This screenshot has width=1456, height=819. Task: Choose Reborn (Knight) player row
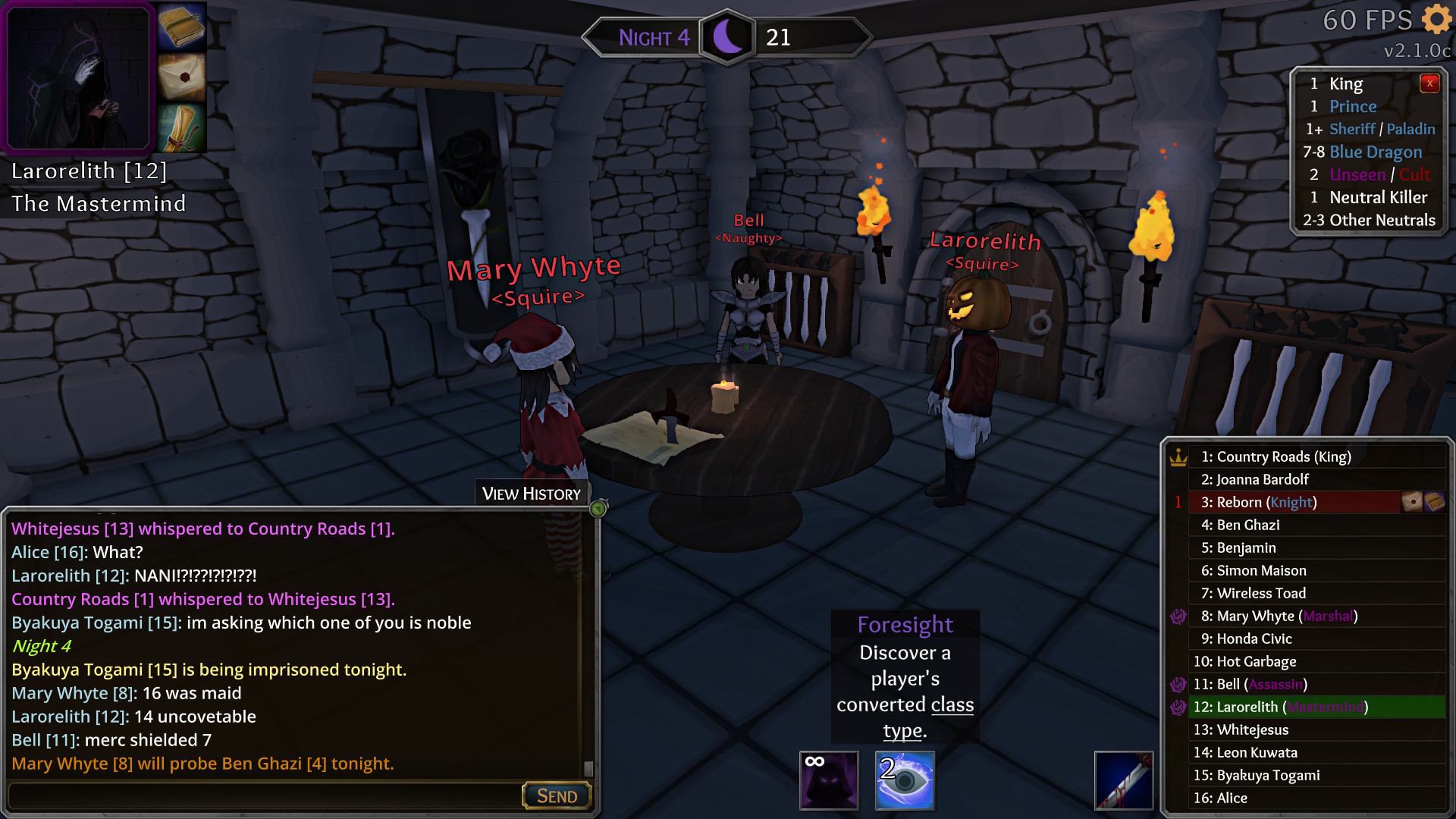tap(1259, 502)
